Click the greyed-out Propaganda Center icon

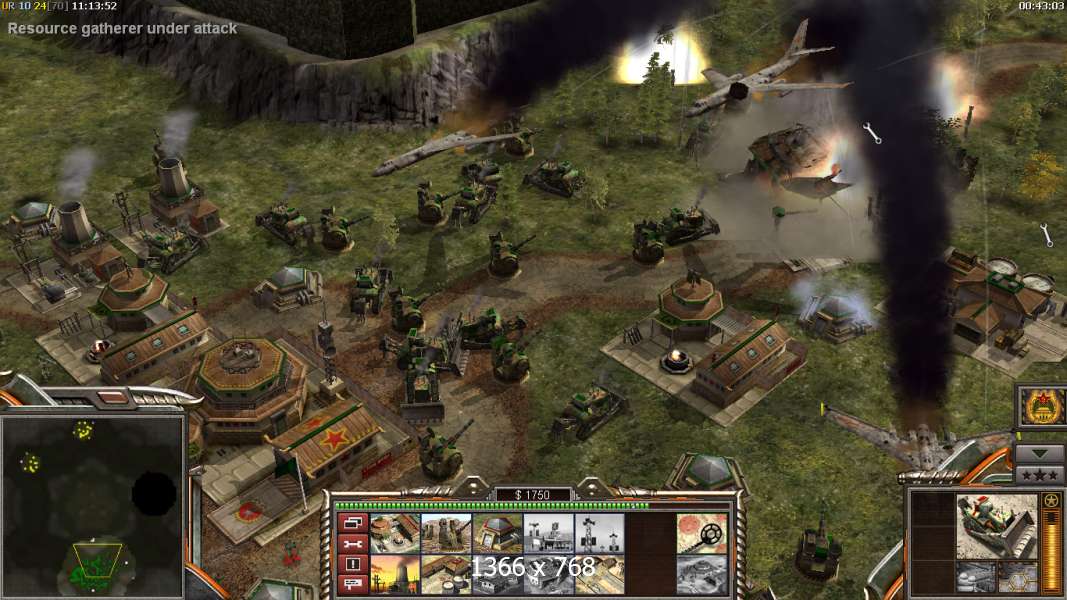547,533
